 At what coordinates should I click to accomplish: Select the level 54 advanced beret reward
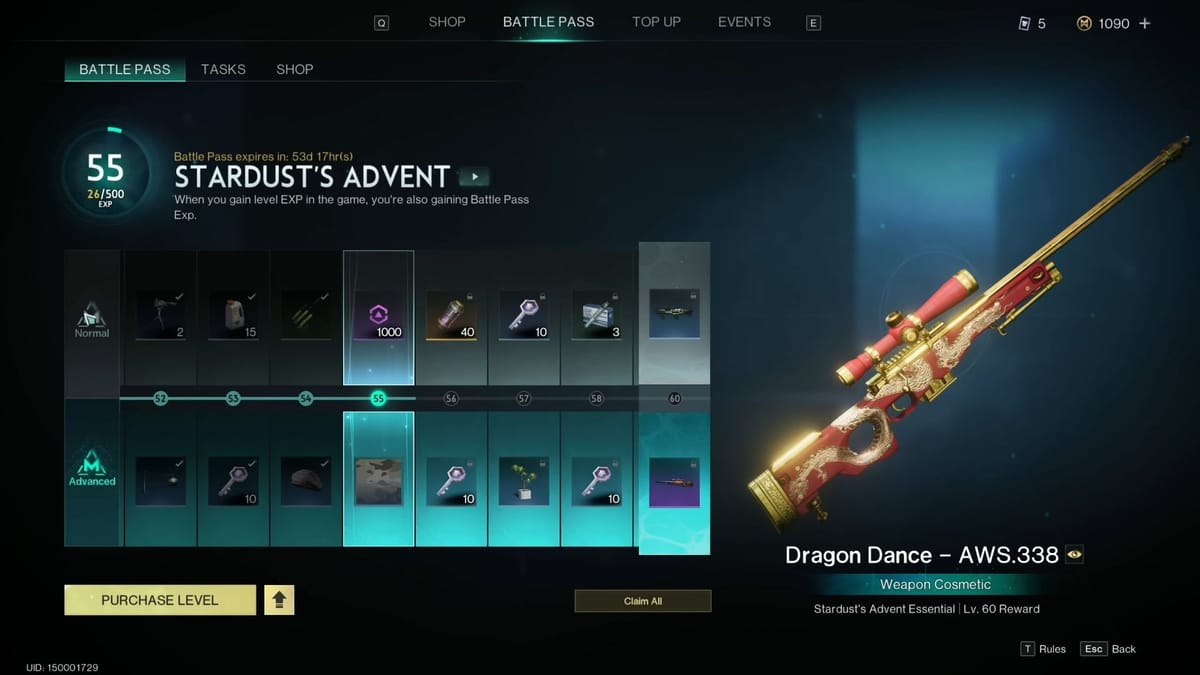(x=306, y=481)
